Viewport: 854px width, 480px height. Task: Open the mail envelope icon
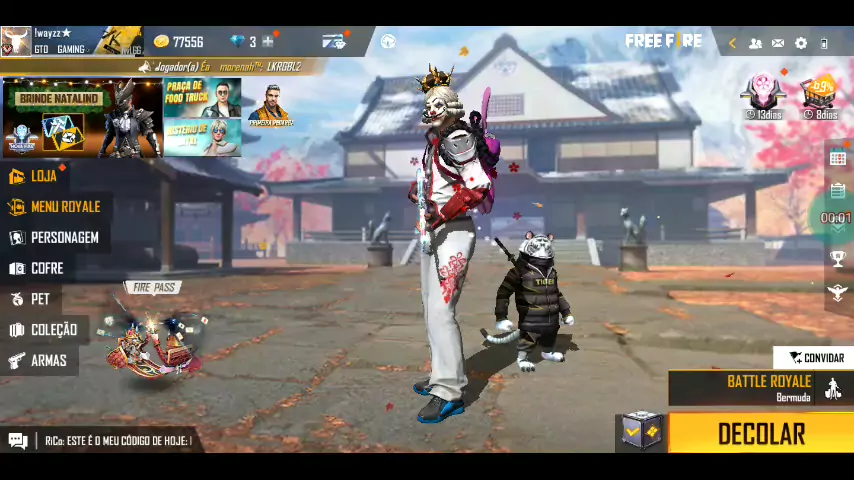[x=778, y=43]
